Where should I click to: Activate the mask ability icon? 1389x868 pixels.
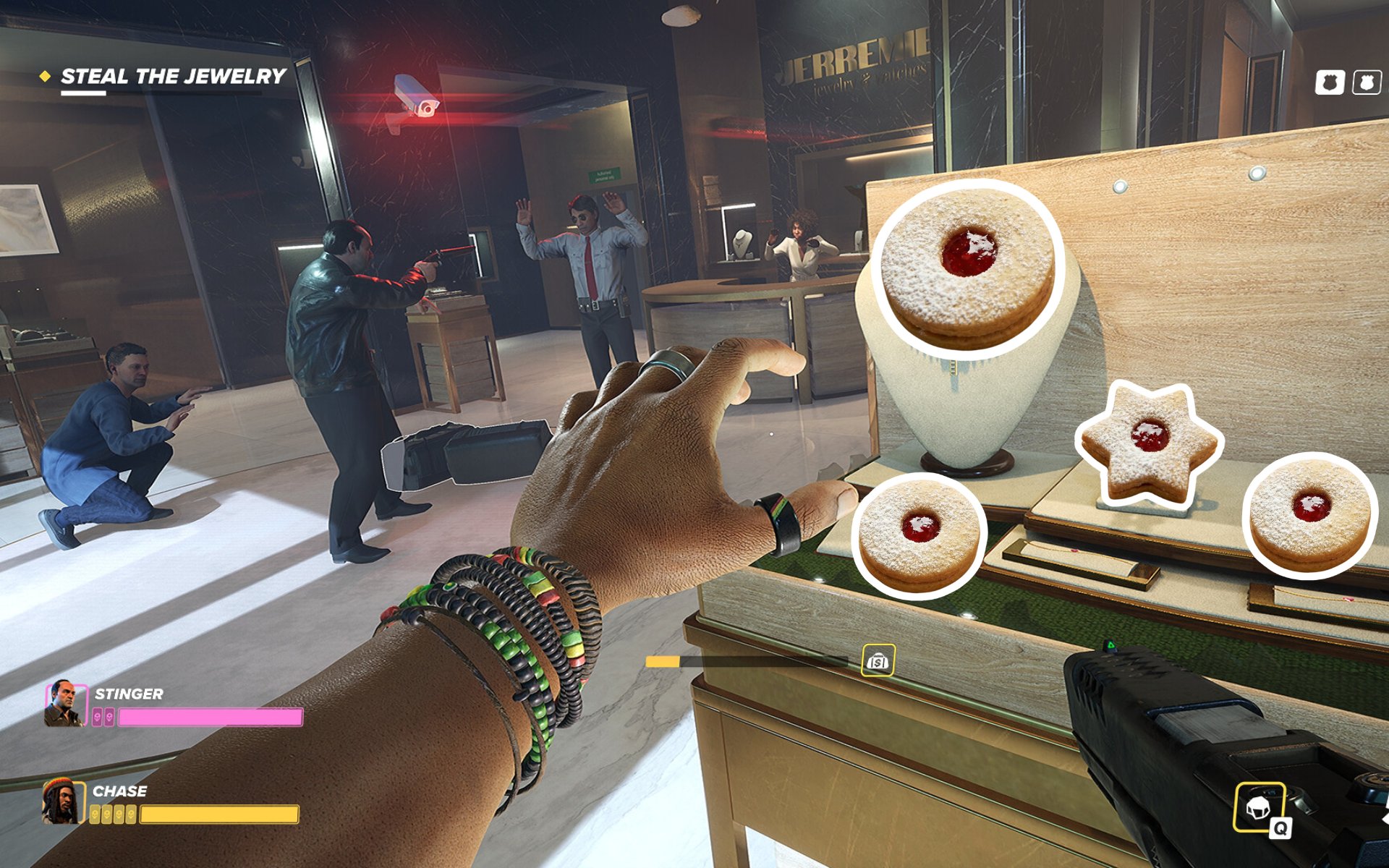click(1260, 807)
